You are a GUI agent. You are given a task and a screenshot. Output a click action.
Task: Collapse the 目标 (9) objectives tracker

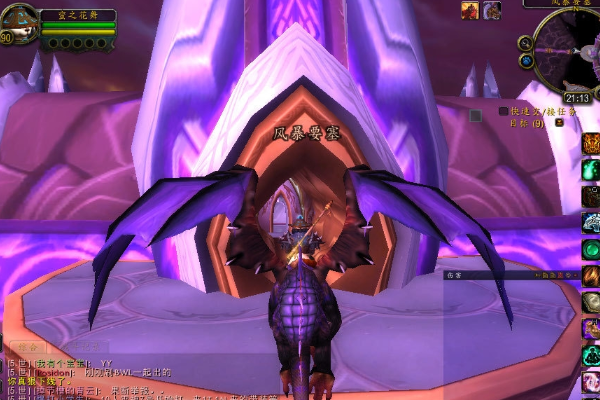point(558,124)
